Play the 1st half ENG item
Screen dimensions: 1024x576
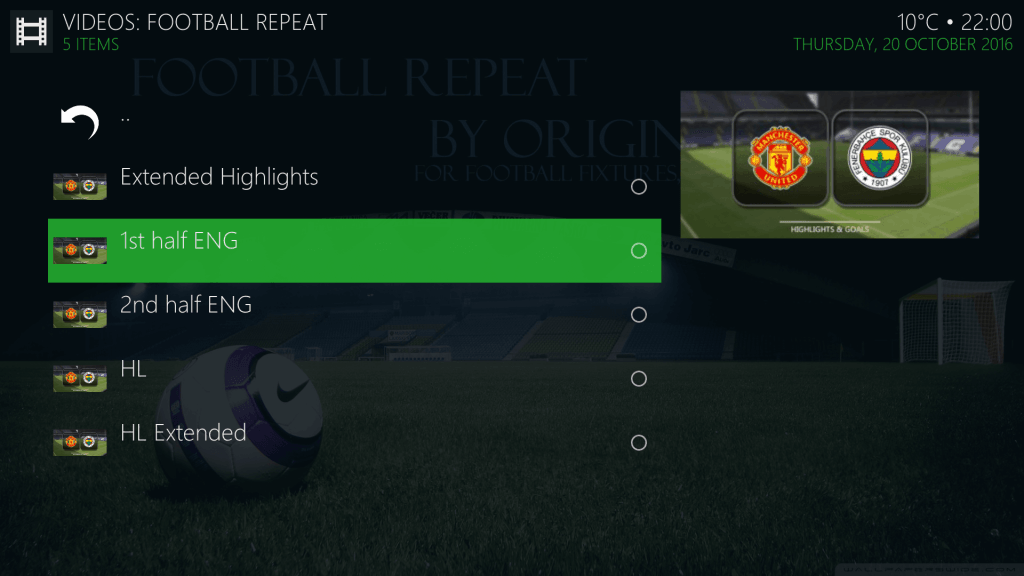pos(179,241)
